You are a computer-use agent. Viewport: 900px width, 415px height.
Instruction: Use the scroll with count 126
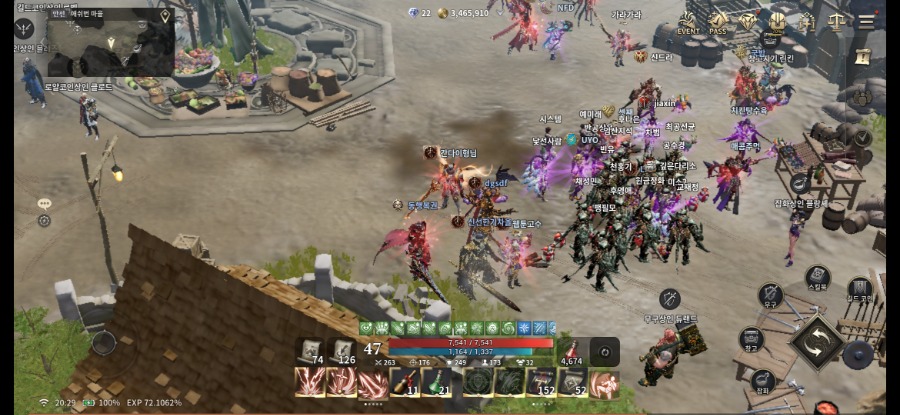[x=343, y=351]
